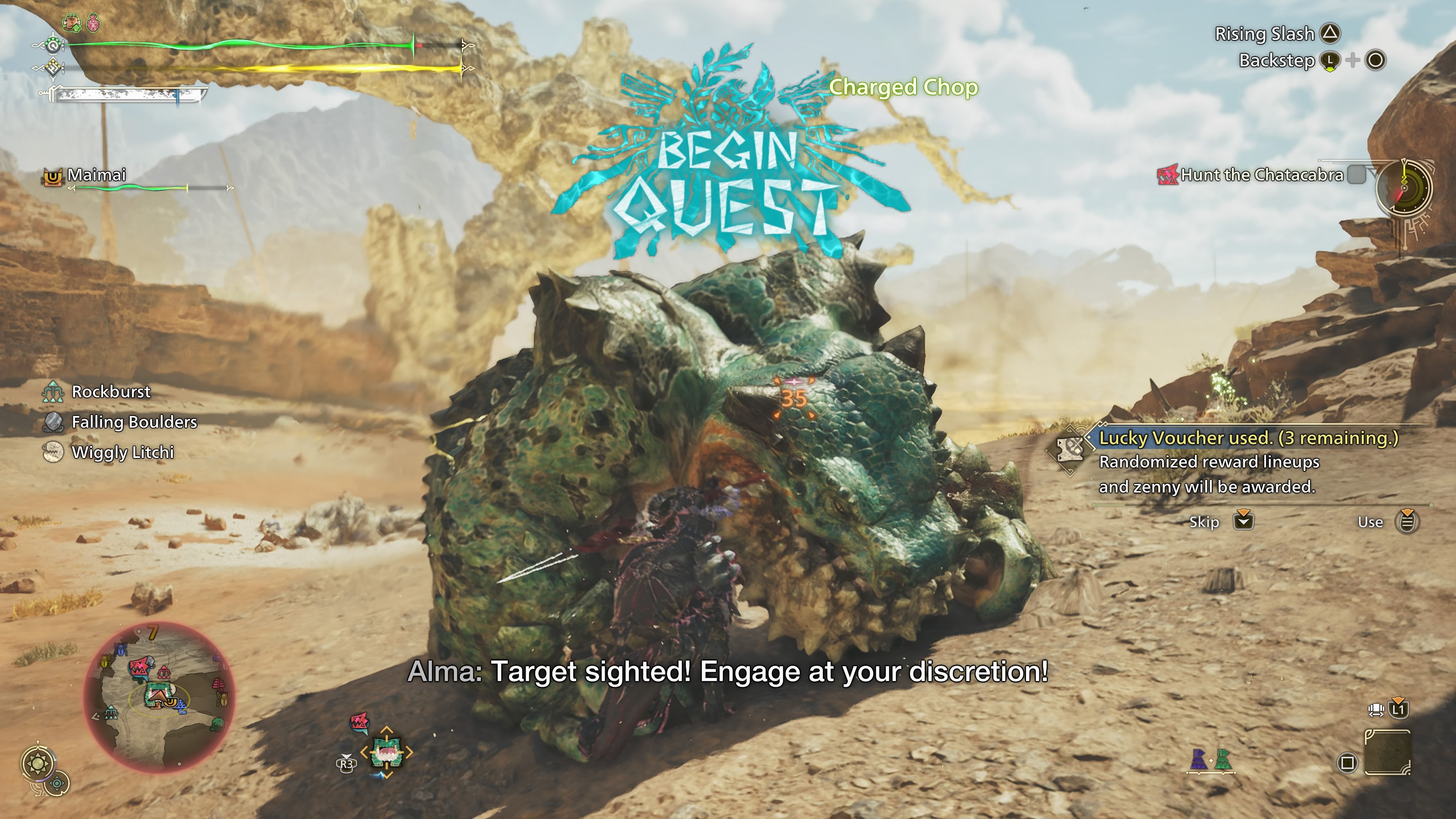Pick the Wiggly Litchi entry

click(122, 452)
